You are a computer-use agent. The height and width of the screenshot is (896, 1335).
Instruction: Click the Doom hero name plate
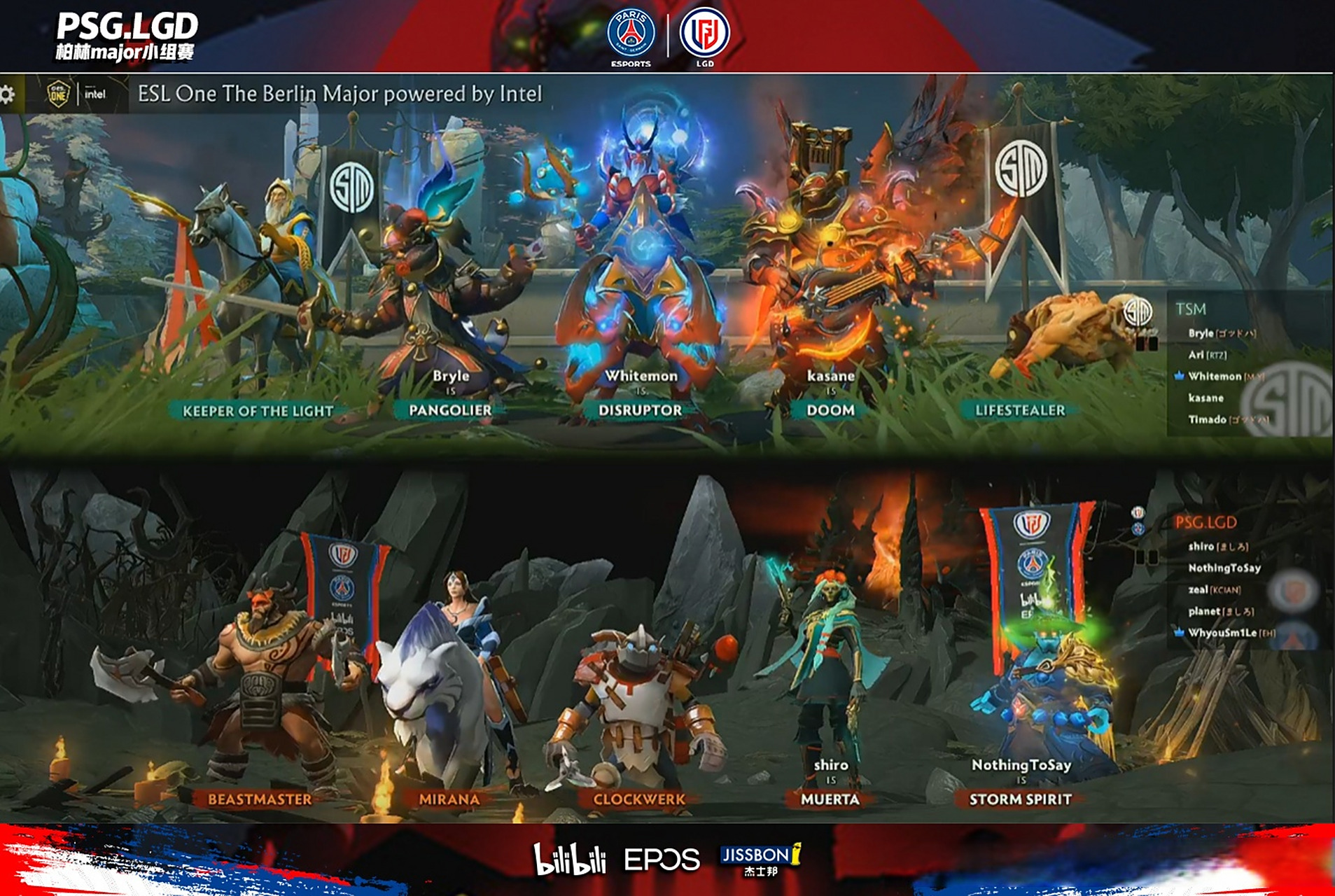coord(830,410)
